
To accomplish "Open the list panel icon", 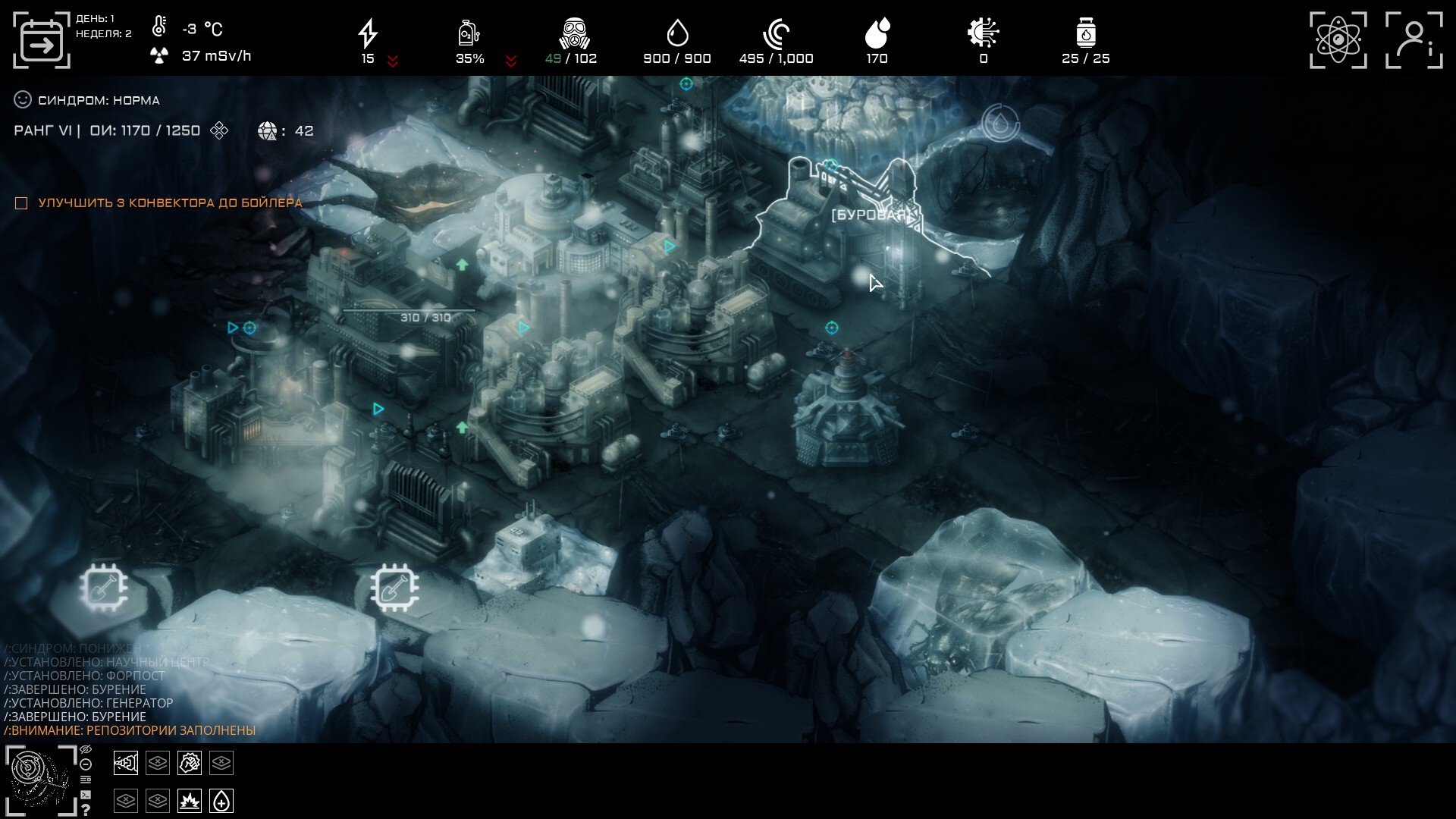I will click(86, 780).
